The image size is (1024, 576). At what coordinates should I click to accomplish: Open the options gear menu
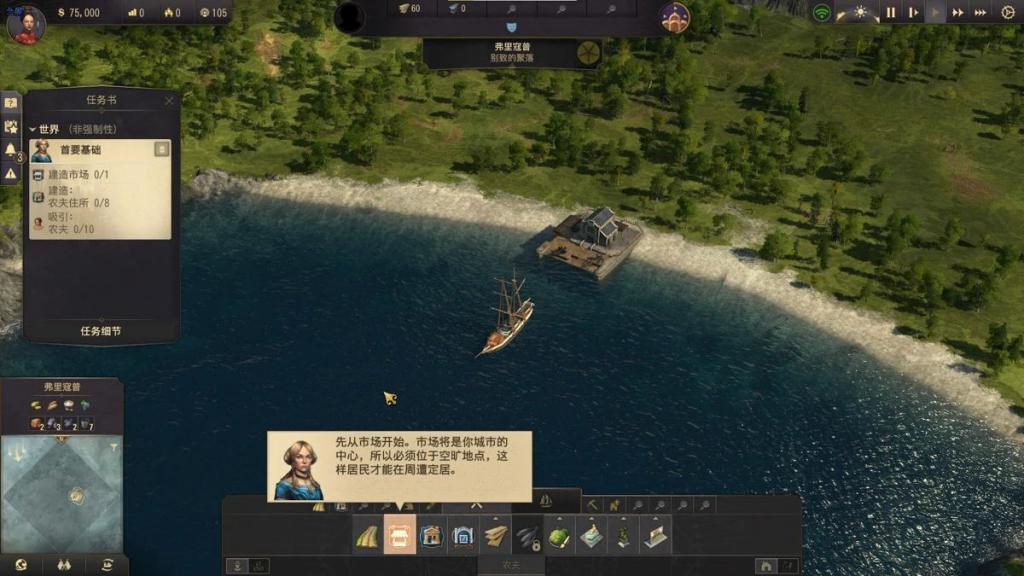tap(1008, 13)
